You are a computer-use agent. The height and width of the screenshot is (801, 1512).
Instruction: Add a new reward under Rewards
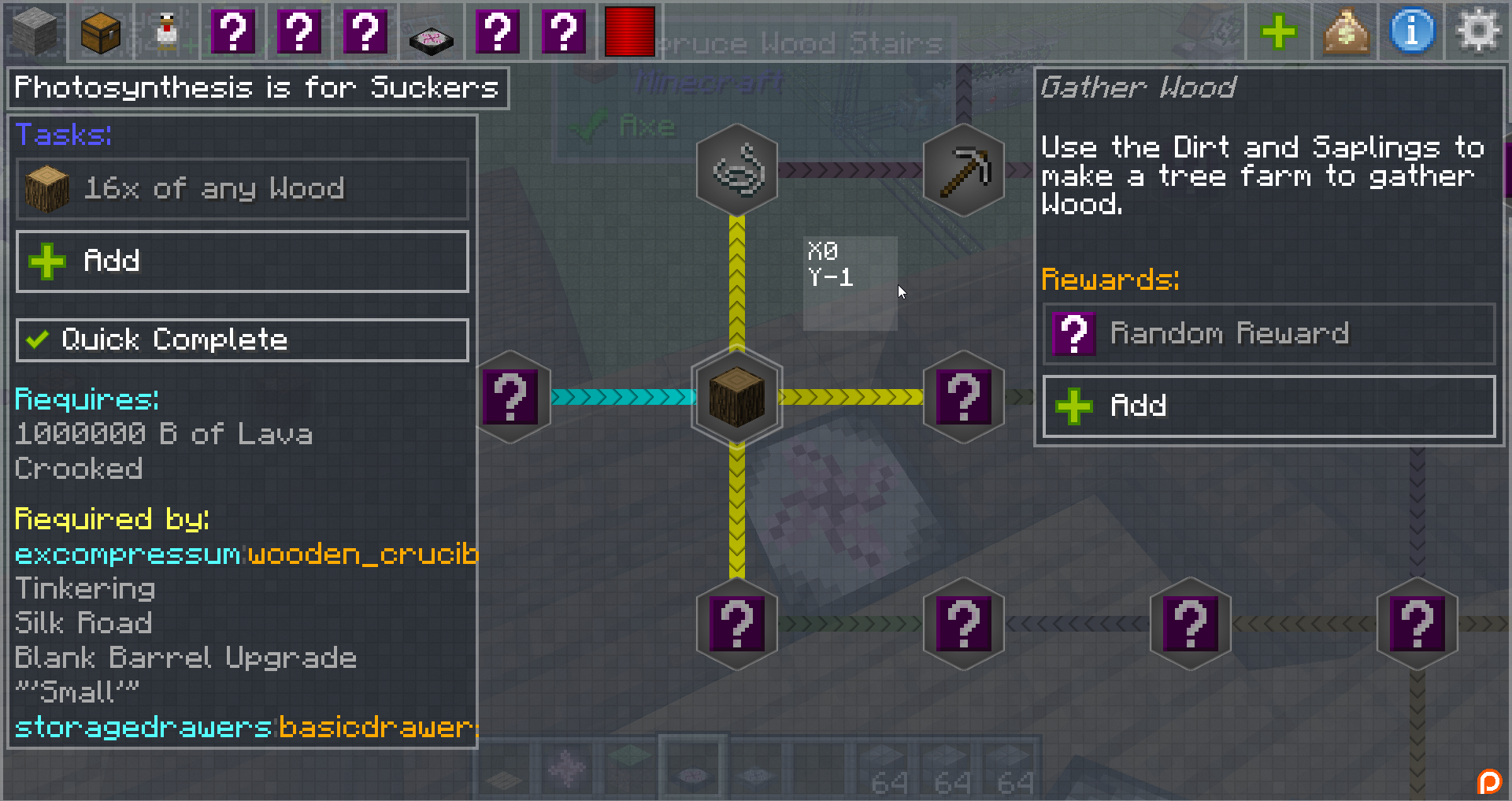(x=1268, y=406)
